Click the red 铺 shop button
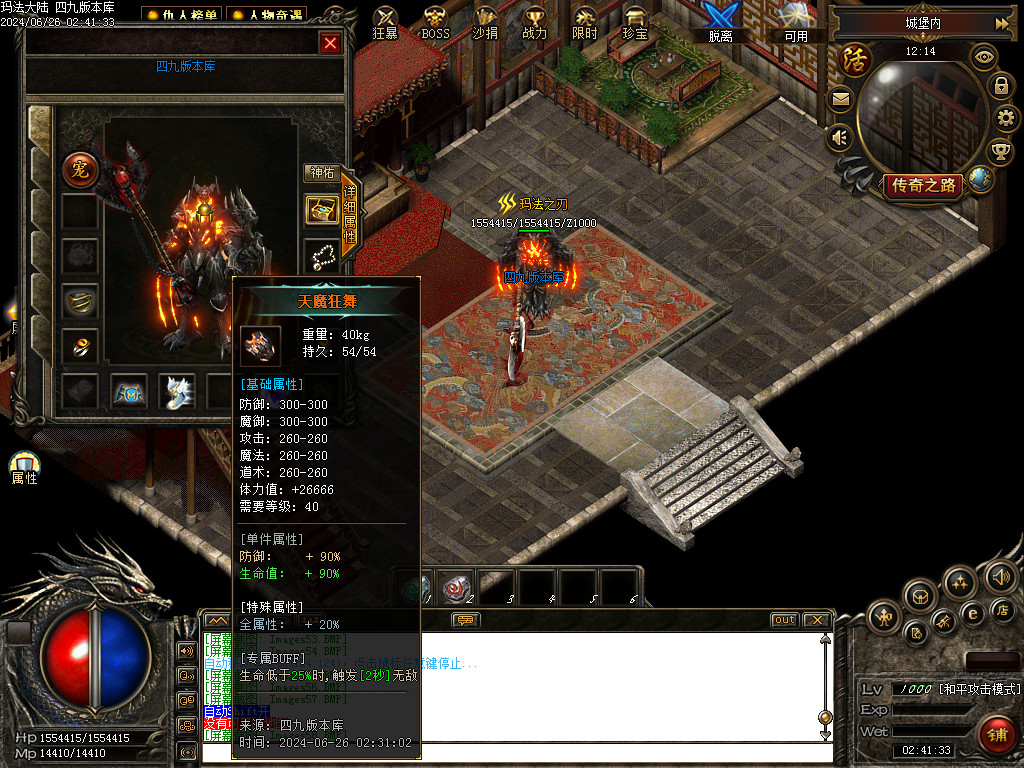The height and width of the screenshot is (768, 1024). pyautogui.click(x=996, y=734)
